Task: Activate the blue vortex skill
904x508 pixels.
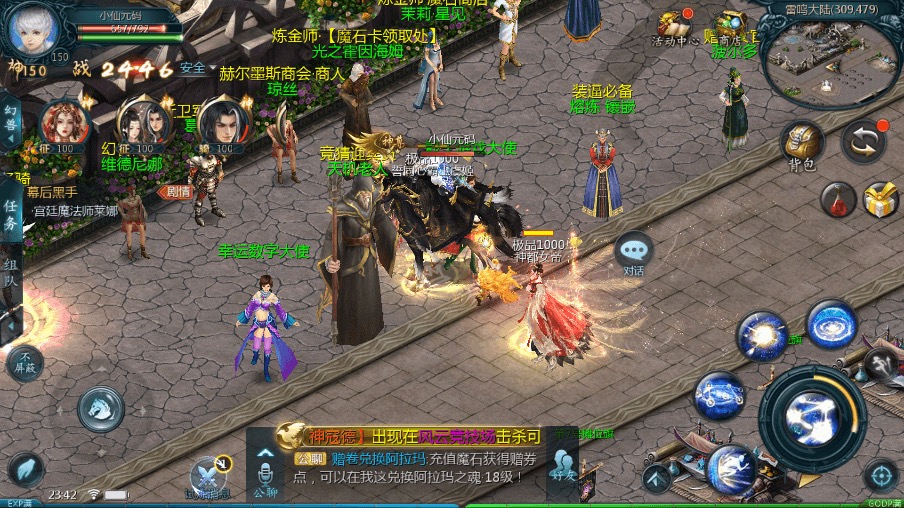Action: tap(832, 324)
